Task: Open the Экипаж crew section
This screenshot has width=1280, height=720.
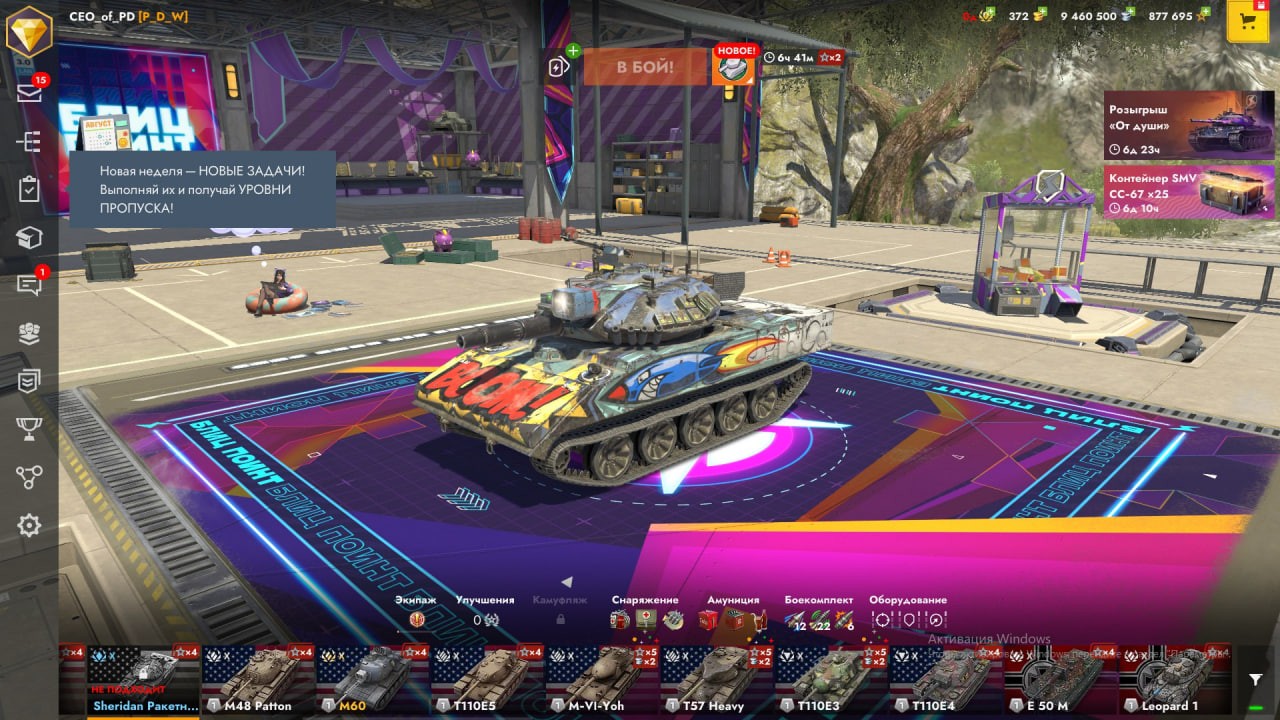Action: [x=416, y=610]
